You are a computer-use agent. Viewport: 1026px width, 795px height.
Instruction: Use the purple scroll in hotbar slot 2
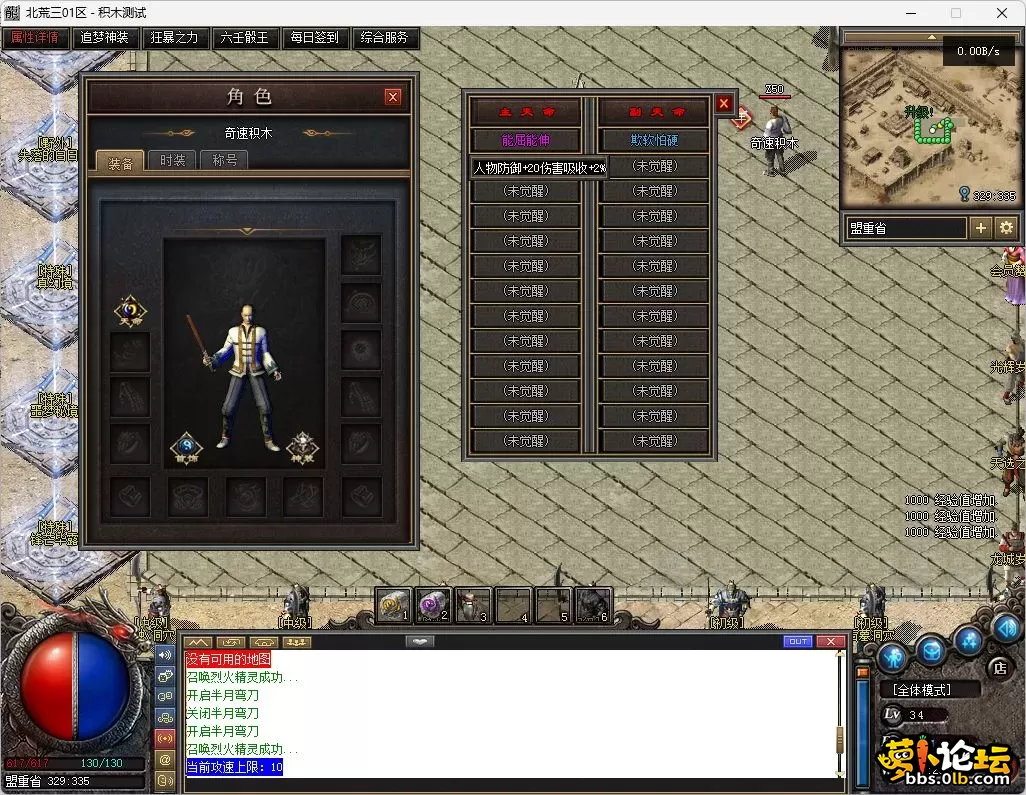point(432,604)
